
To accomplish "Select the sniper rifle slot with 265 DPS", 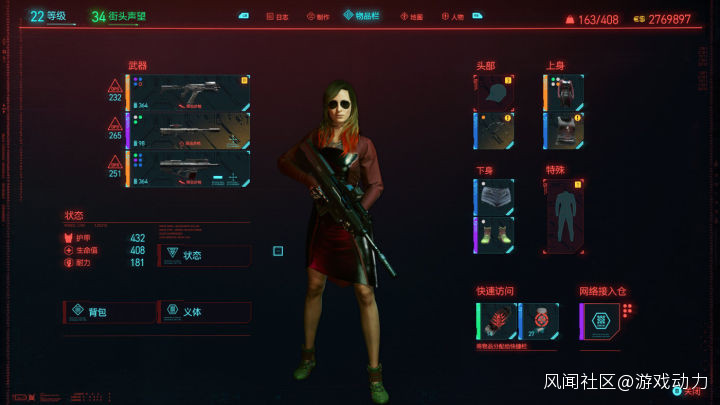I will [x=188, y=130].
